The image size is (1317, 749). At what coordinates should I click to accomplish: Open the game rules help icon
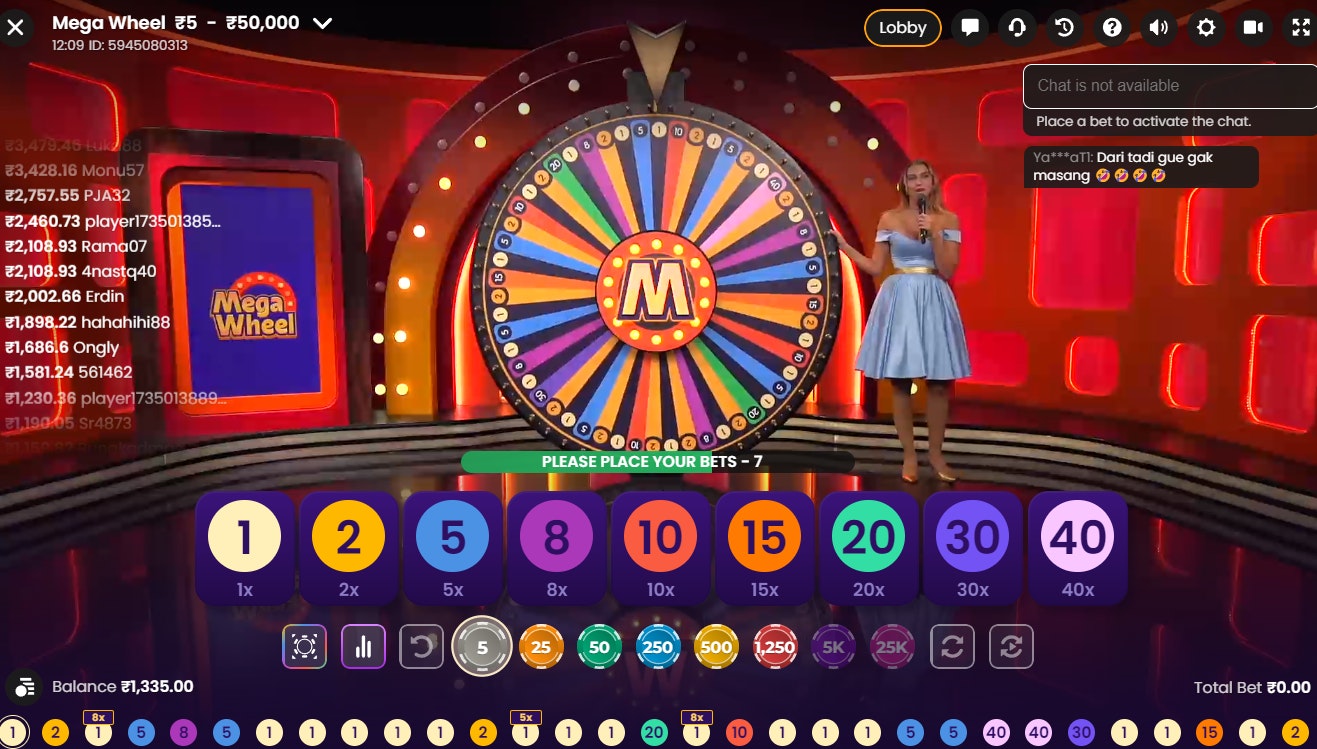[x=1111, y=27]
